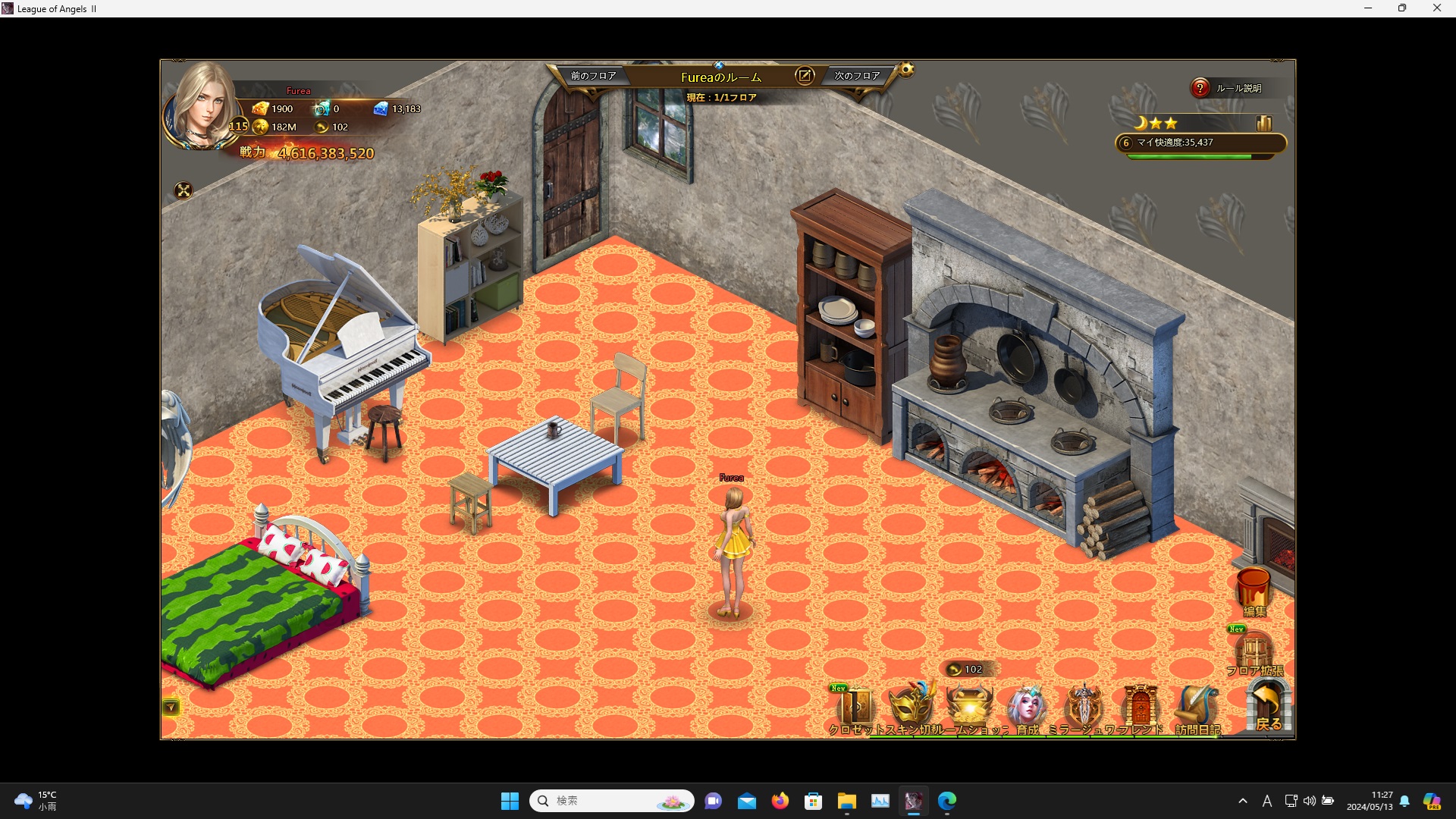
Task: Open the Closet (クロゼット) wardrobe icon
Action: click(x=856, y=708)
